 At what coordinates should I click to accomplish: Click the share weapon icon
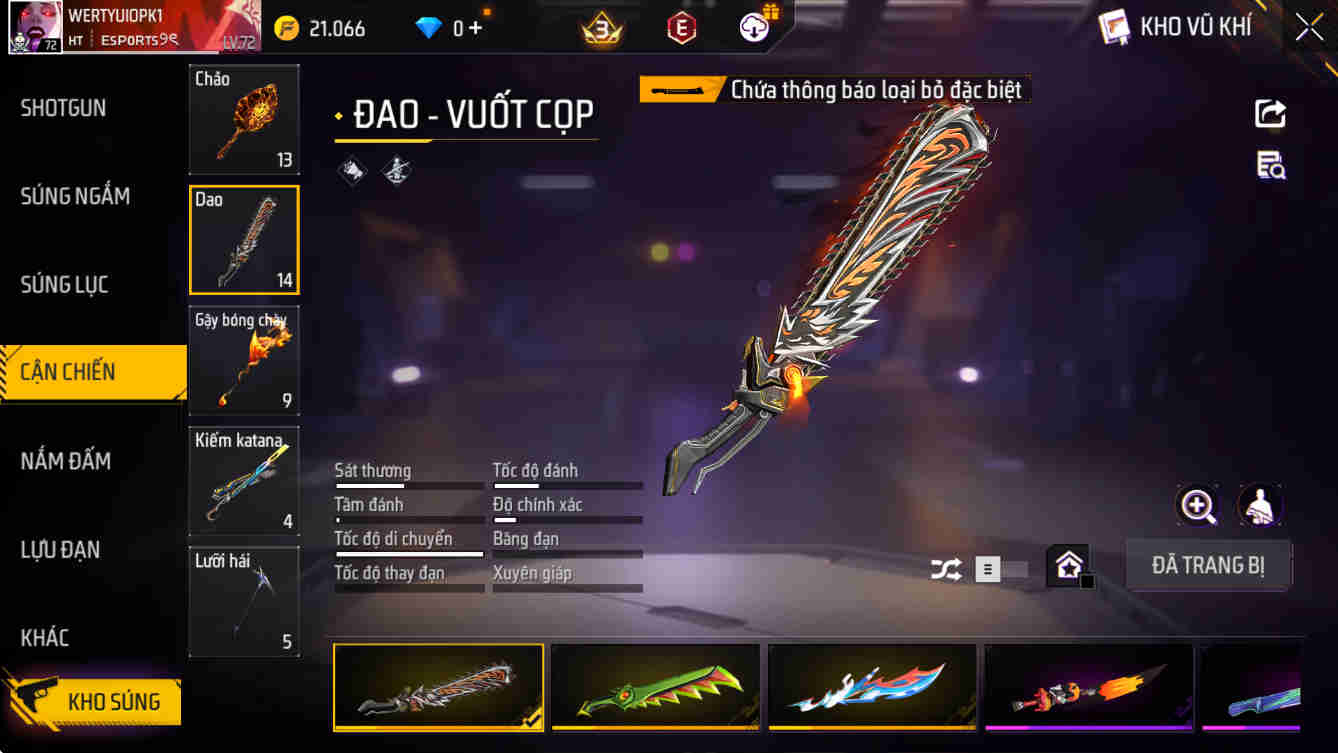point(1270,113)
